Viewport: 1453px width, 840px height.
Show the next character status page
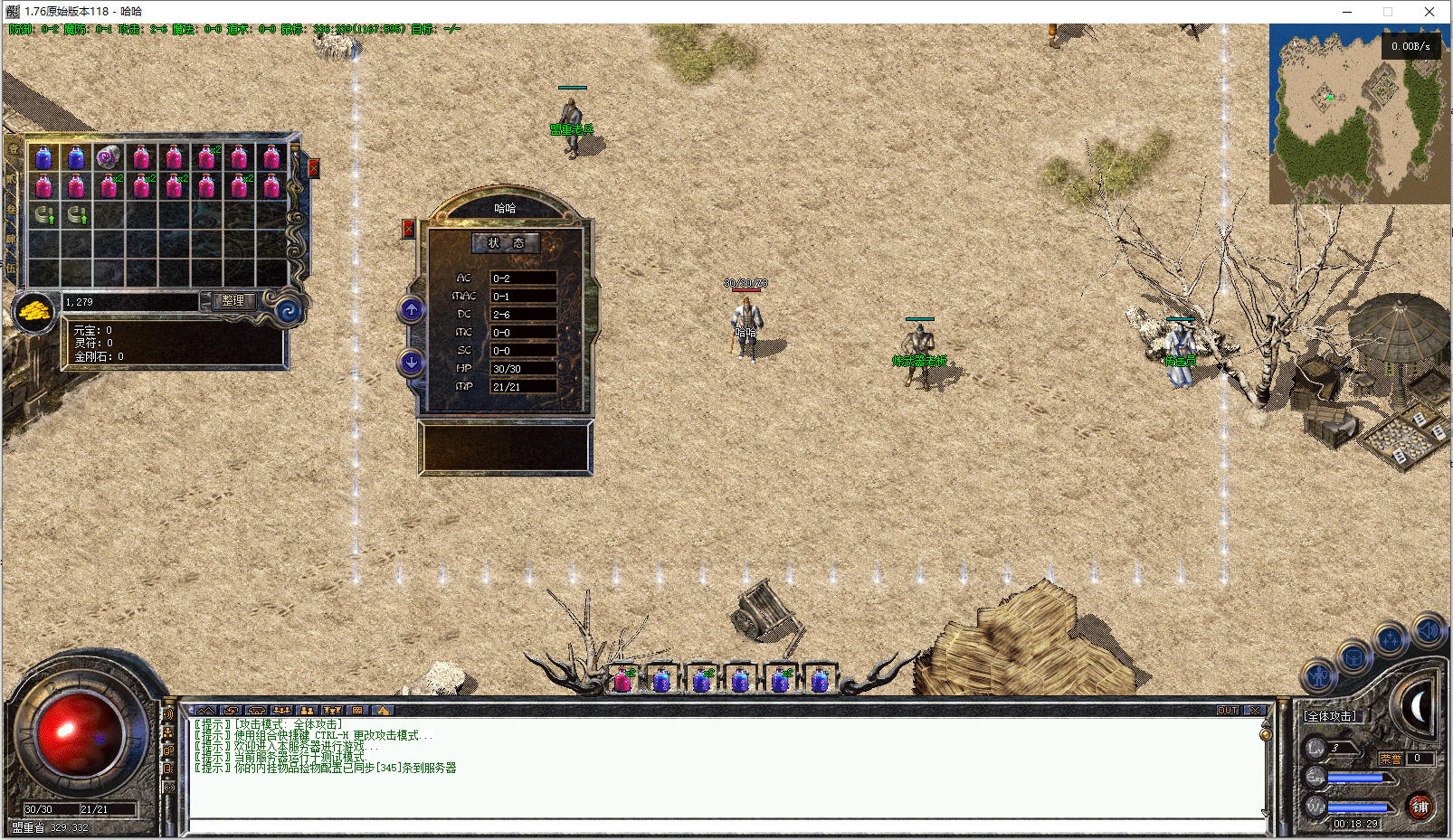pos(411,363)
